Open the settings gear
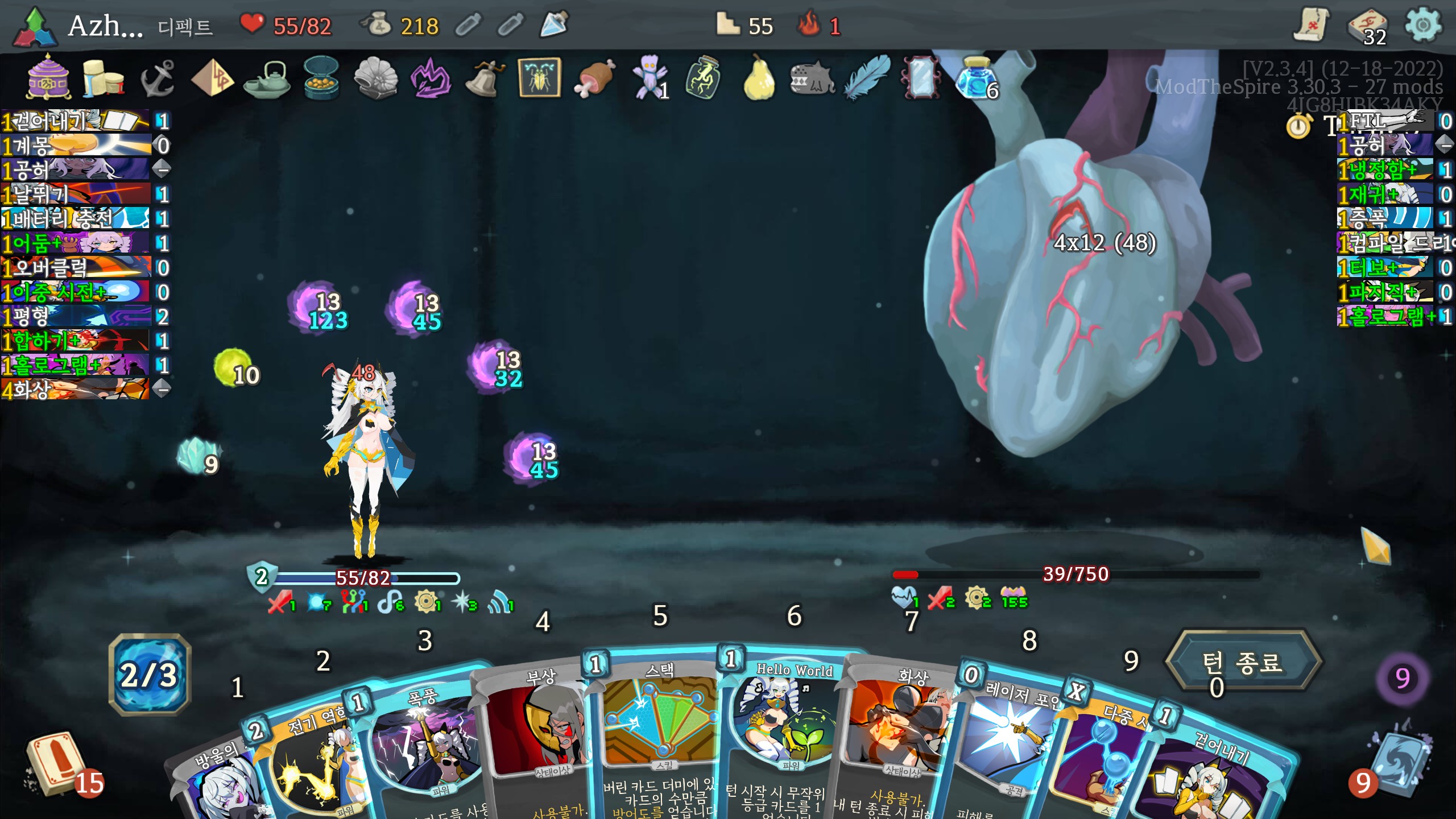This screenshot has height=819, width=1456. 1422,26
